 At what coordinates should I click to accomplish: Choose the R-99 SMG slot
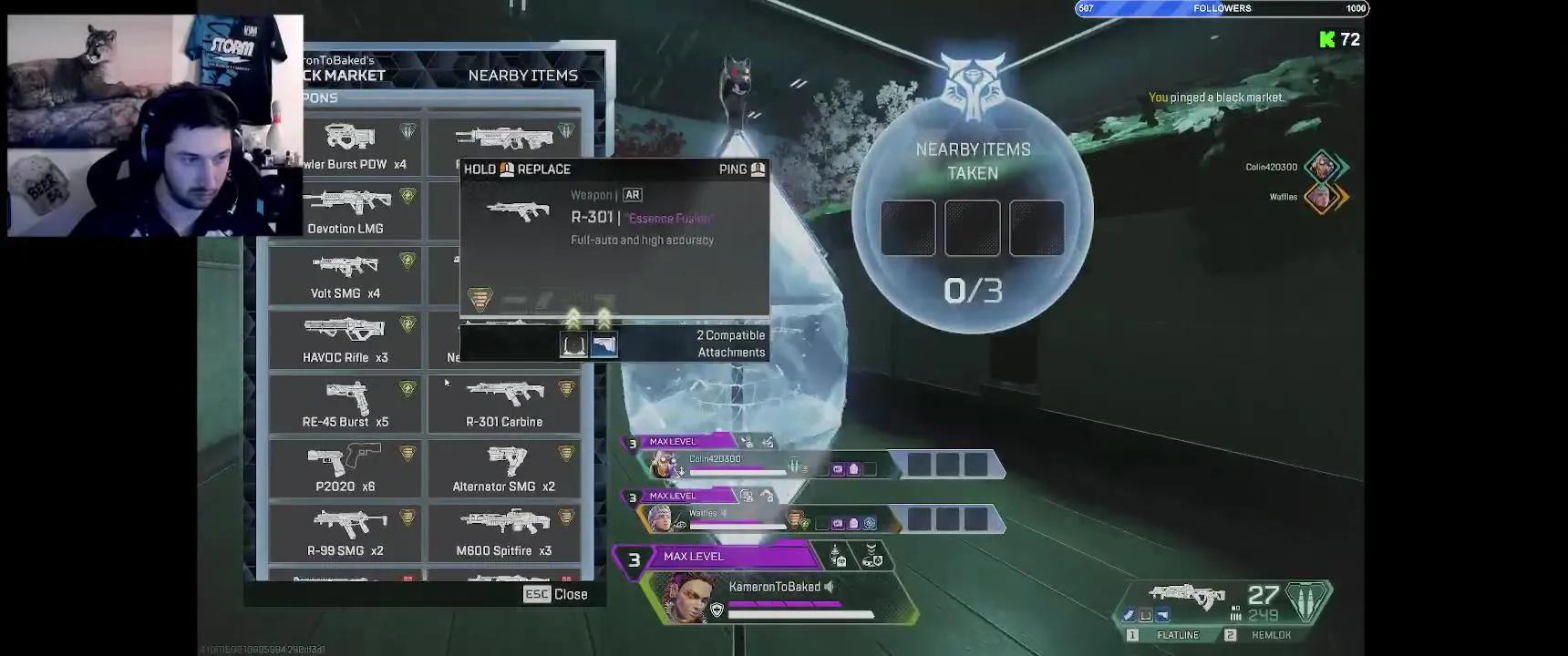(x=346, y=533)
